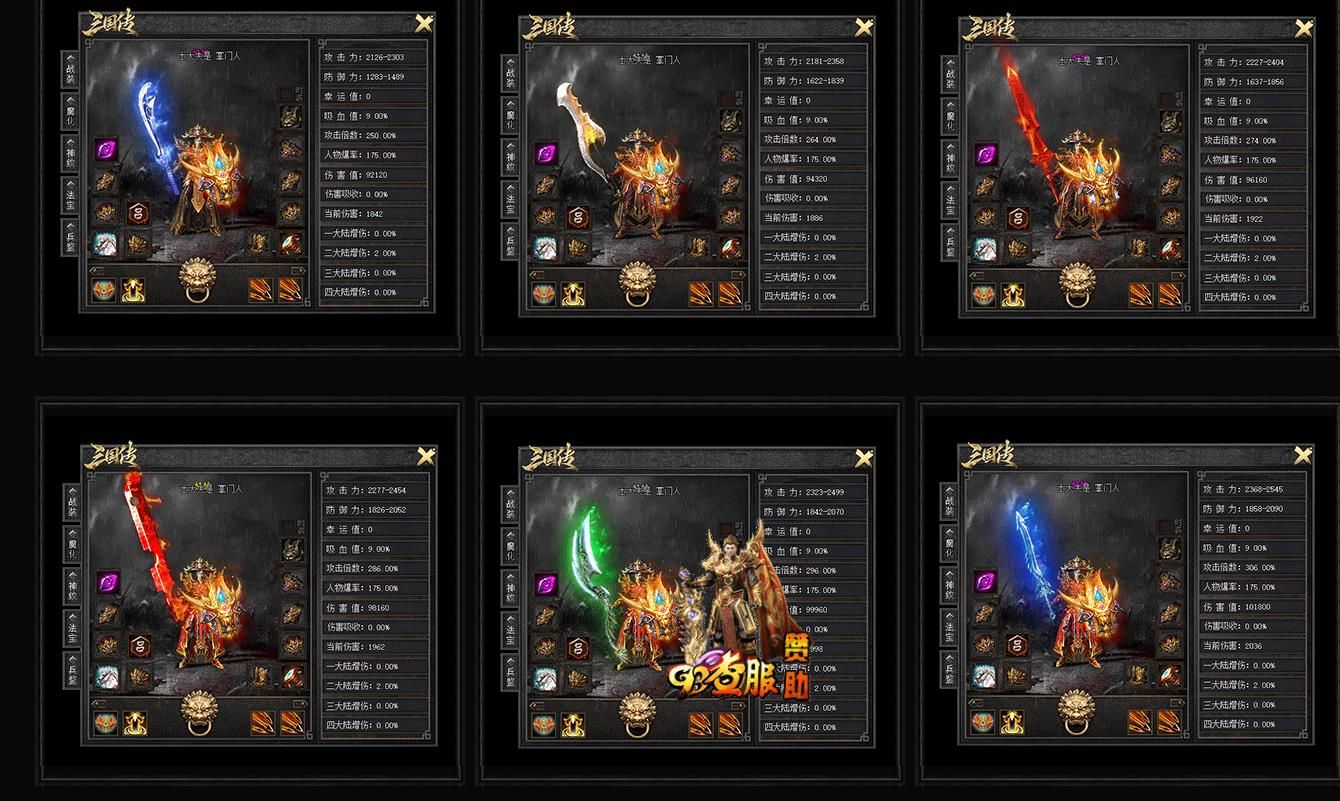
Task: Select purple swirl slot in the green-glaive panel
Action: pyautogui.click(x=546, y=583)
